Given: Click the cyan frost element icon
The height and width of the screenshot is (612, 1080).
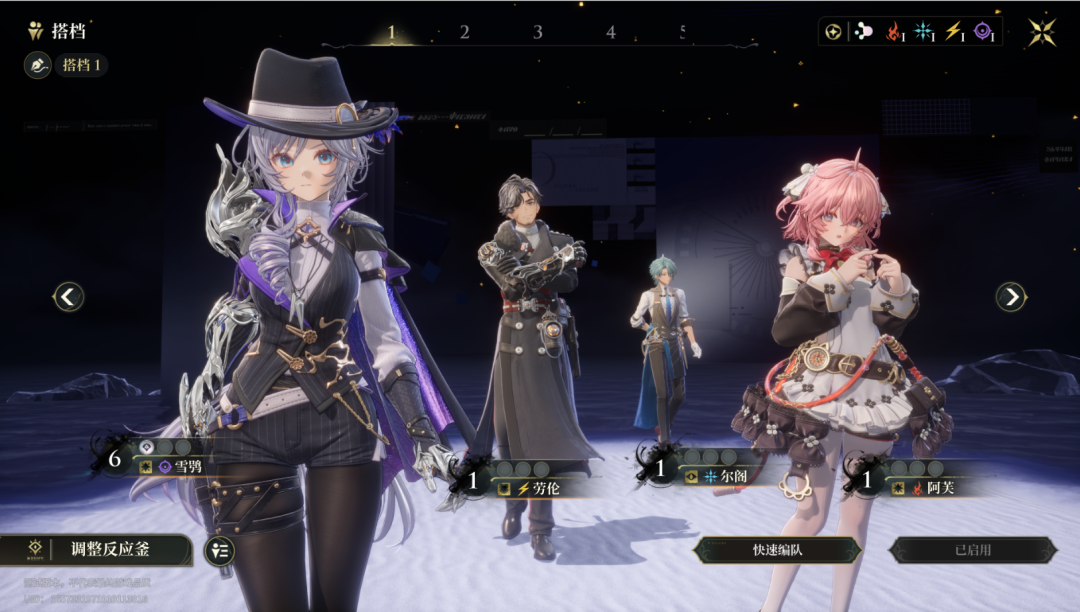Looking at the screenshot, I should point(923,32).
